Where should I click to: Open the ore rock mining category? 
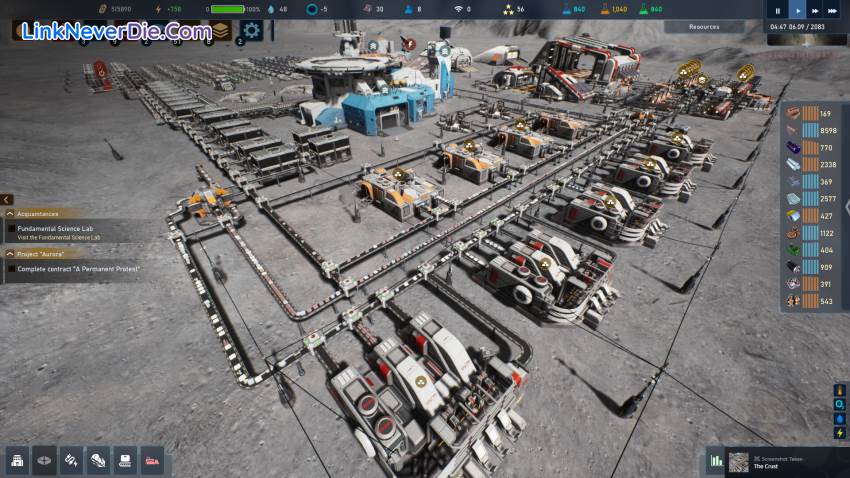[99, 460]
